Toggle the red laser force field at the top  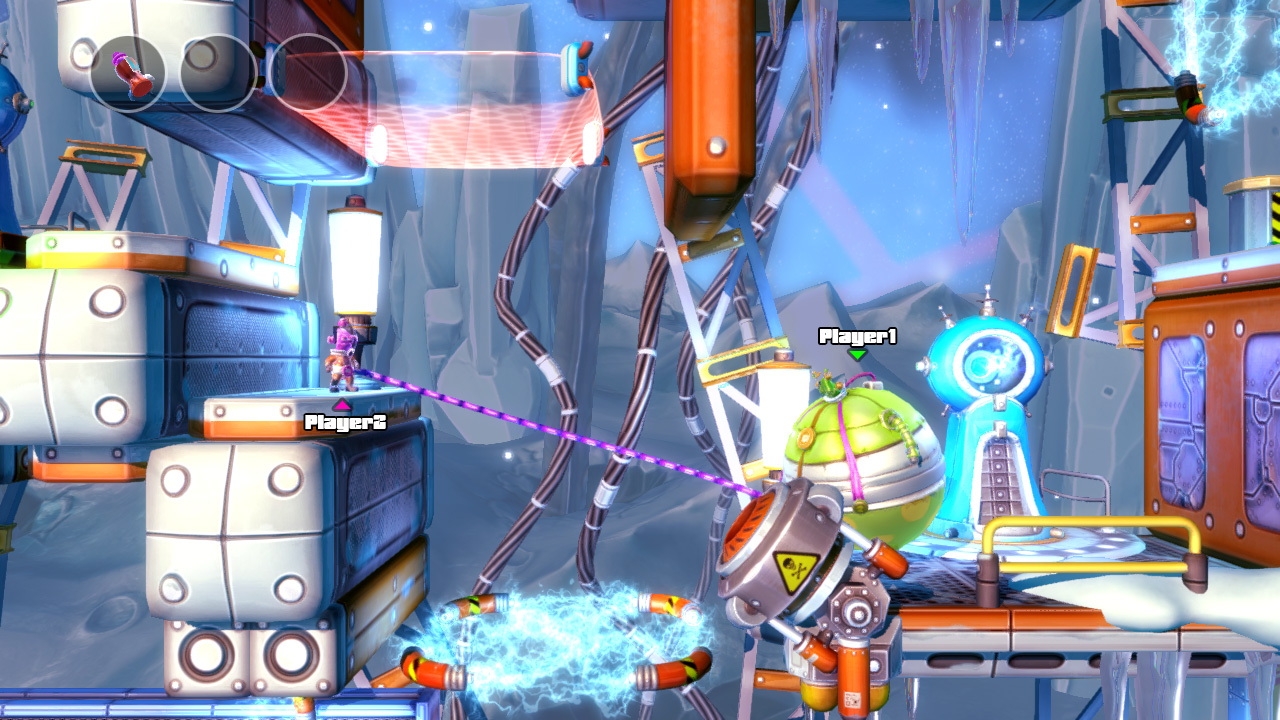click(480, 115)
